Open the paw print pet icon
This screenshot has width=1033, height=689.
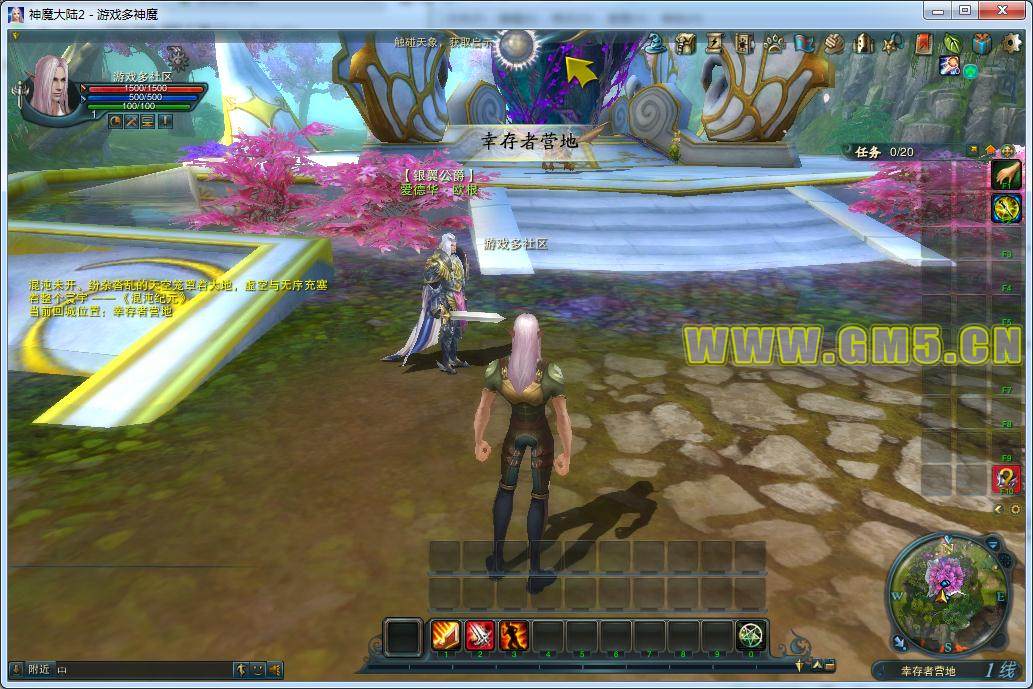(774, 43)
